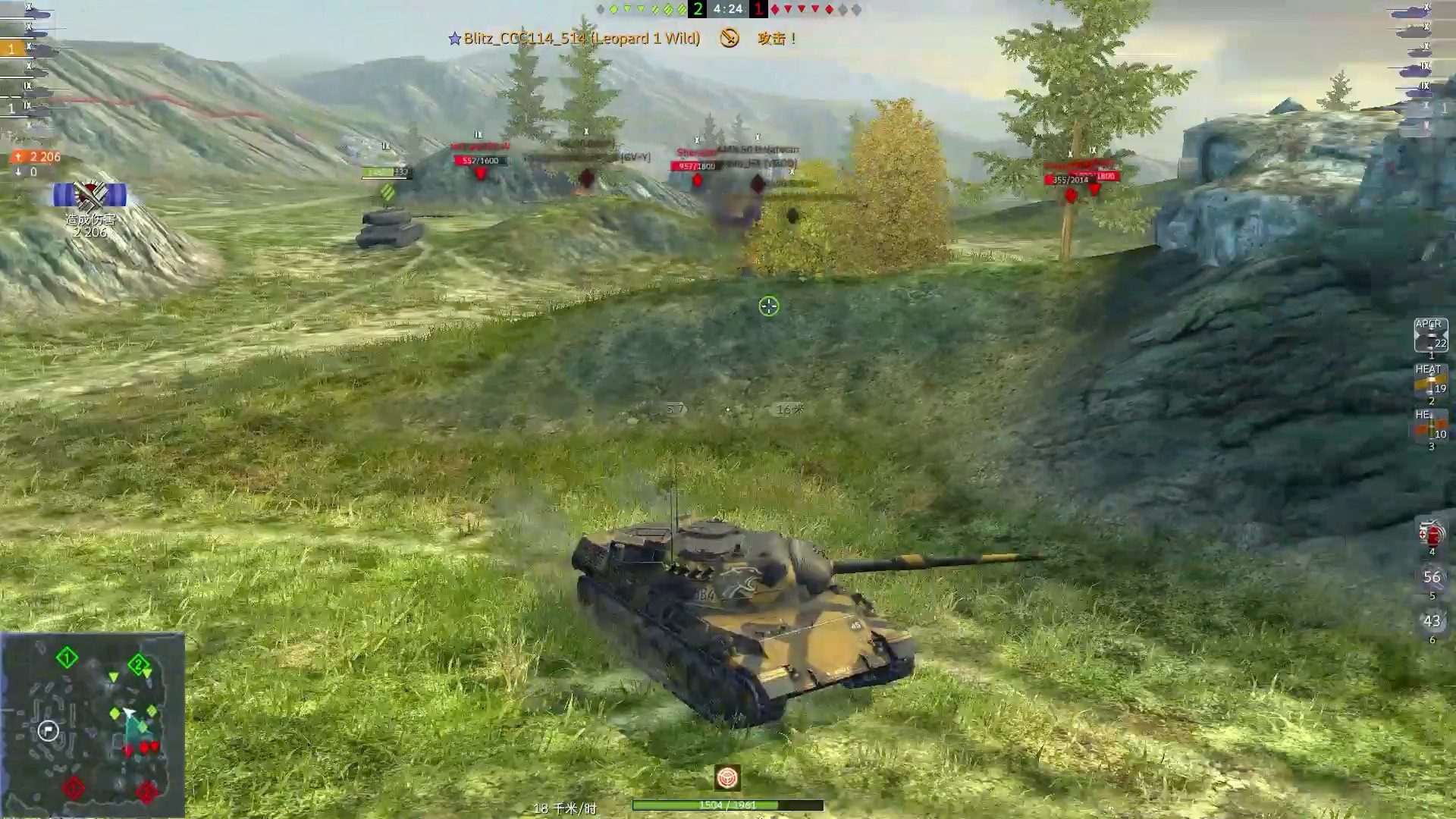This screenshot has height=819, width=1456.
Task: Click the red target icon above health bar
Action: [x=728, y=777]
